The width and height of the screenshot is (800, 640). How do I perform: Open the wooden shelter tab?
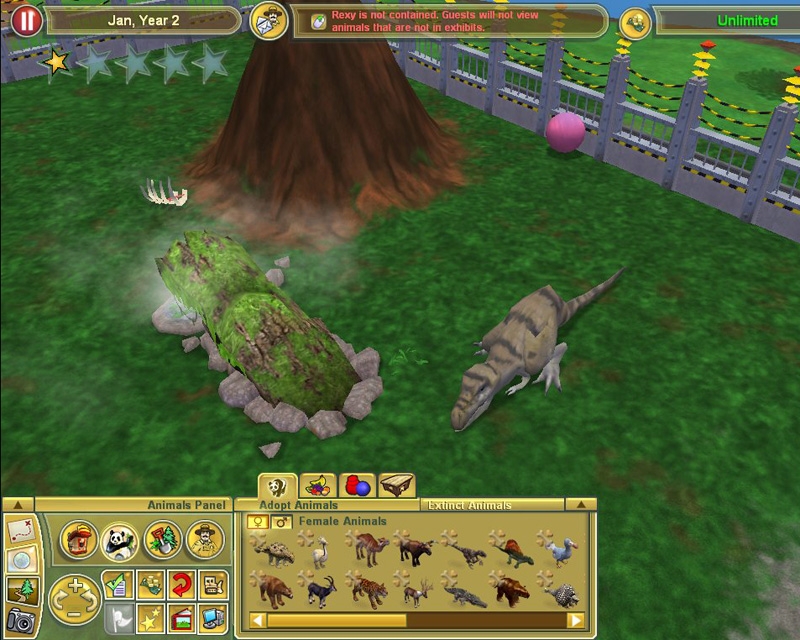tap(397, 487)
